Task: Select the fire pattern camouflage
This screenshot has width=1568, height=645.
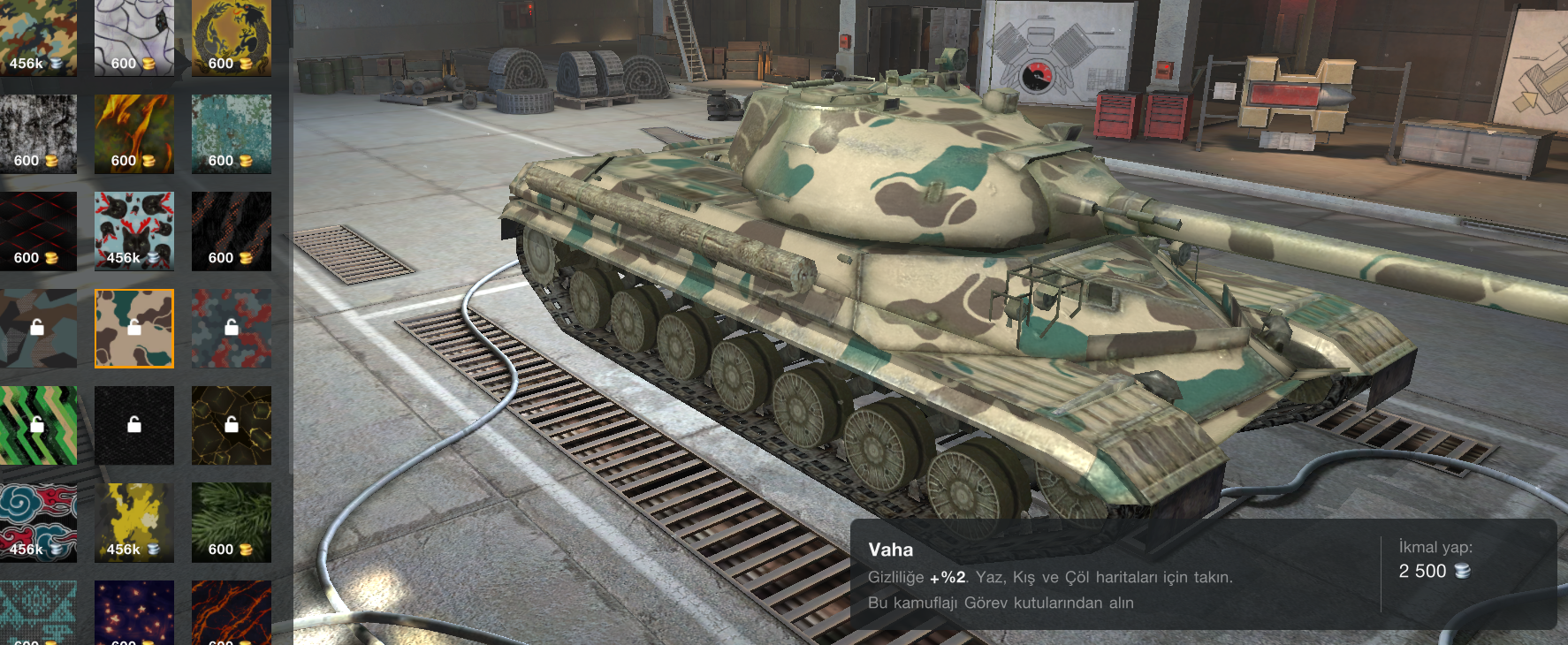Action: (133, 133)
